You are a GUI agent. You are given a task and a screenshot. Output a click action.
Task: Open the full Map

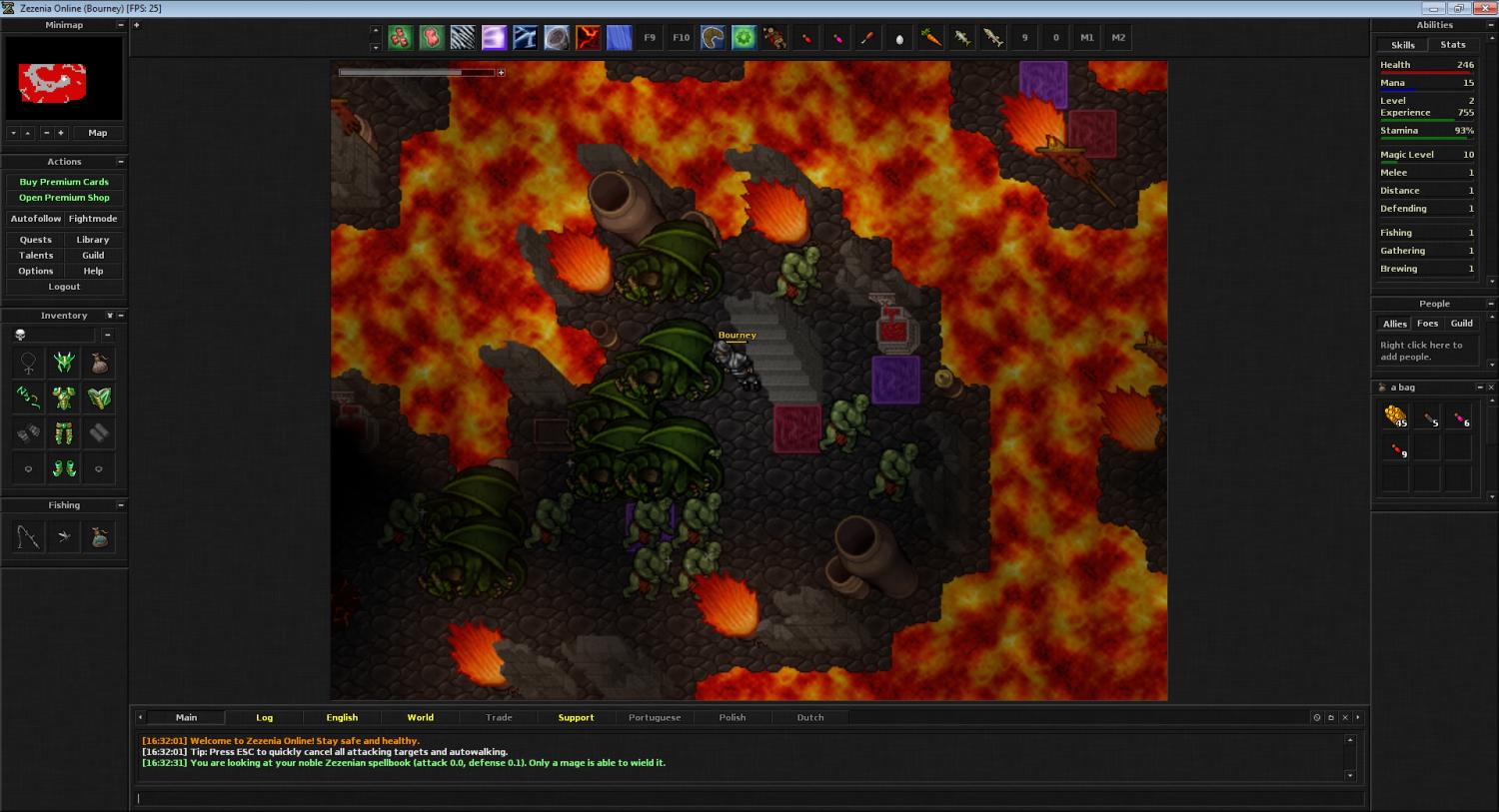(x=97, y=133)
